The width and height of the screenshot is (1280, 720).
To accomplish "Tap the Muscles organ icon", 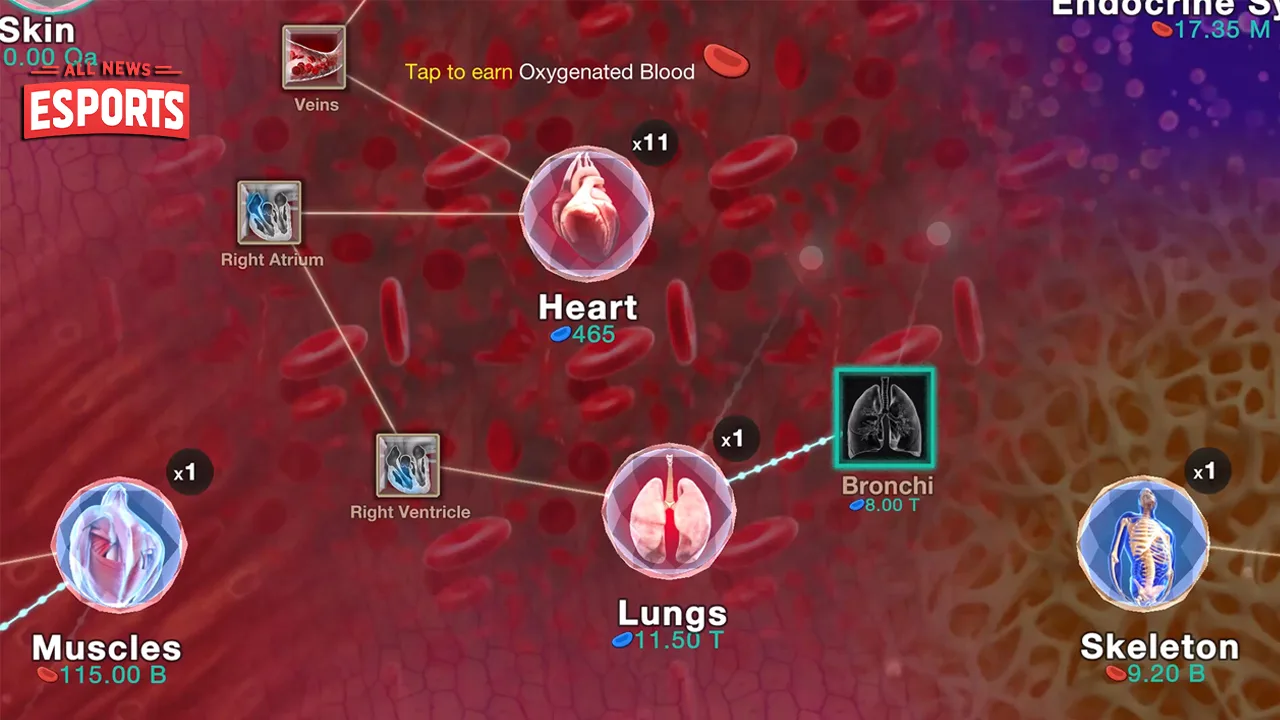I will 118,545.
